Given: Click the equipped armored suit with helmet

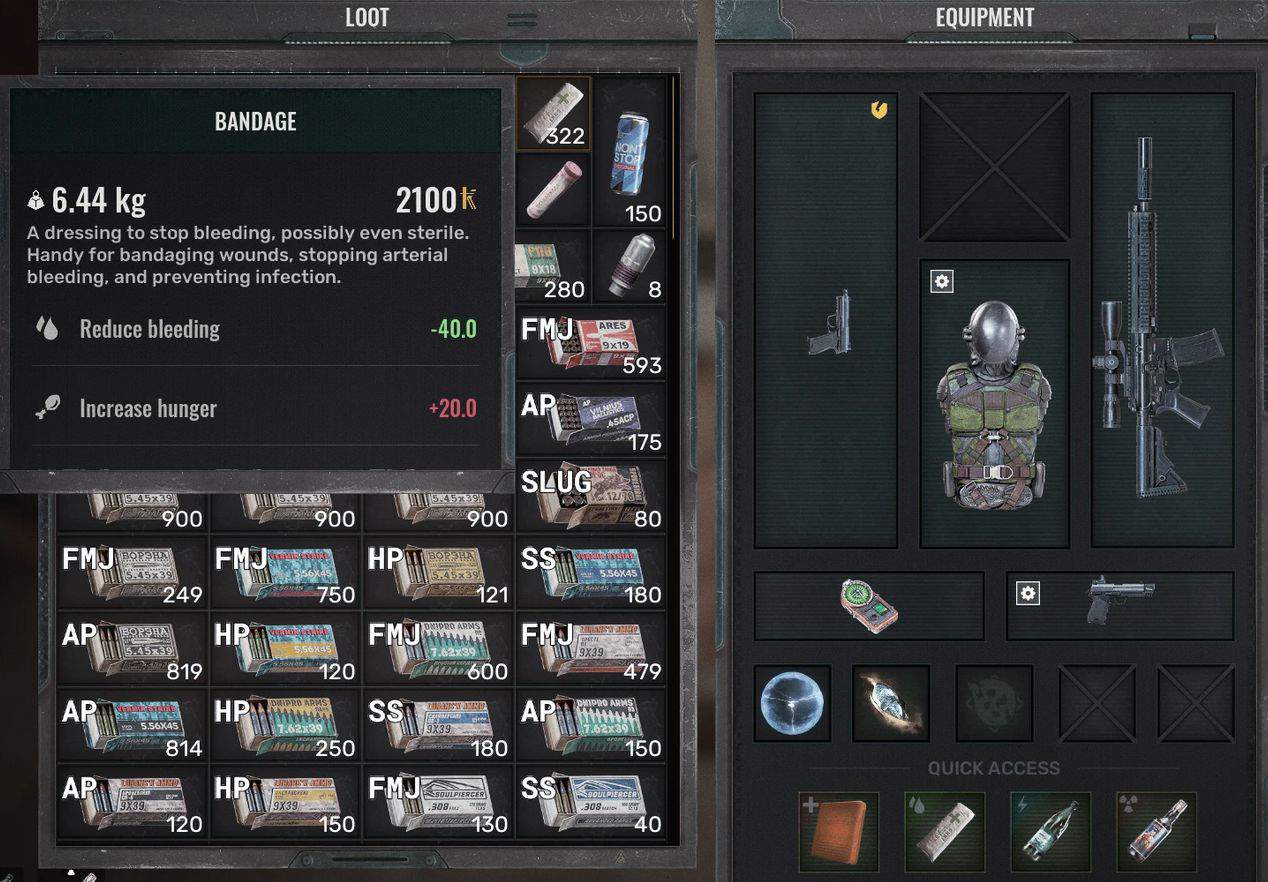Looking at the screenshot, I should tap(994, 405).
